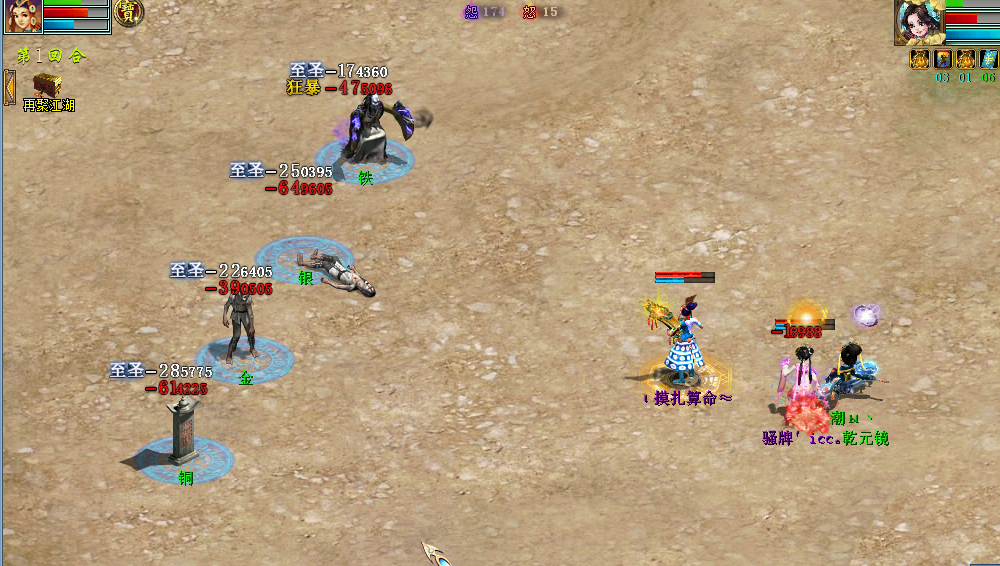This screenshot has width=1000, height=566.
Task: Select the player portrait with orange headdress
Action: tap(22, 17)
